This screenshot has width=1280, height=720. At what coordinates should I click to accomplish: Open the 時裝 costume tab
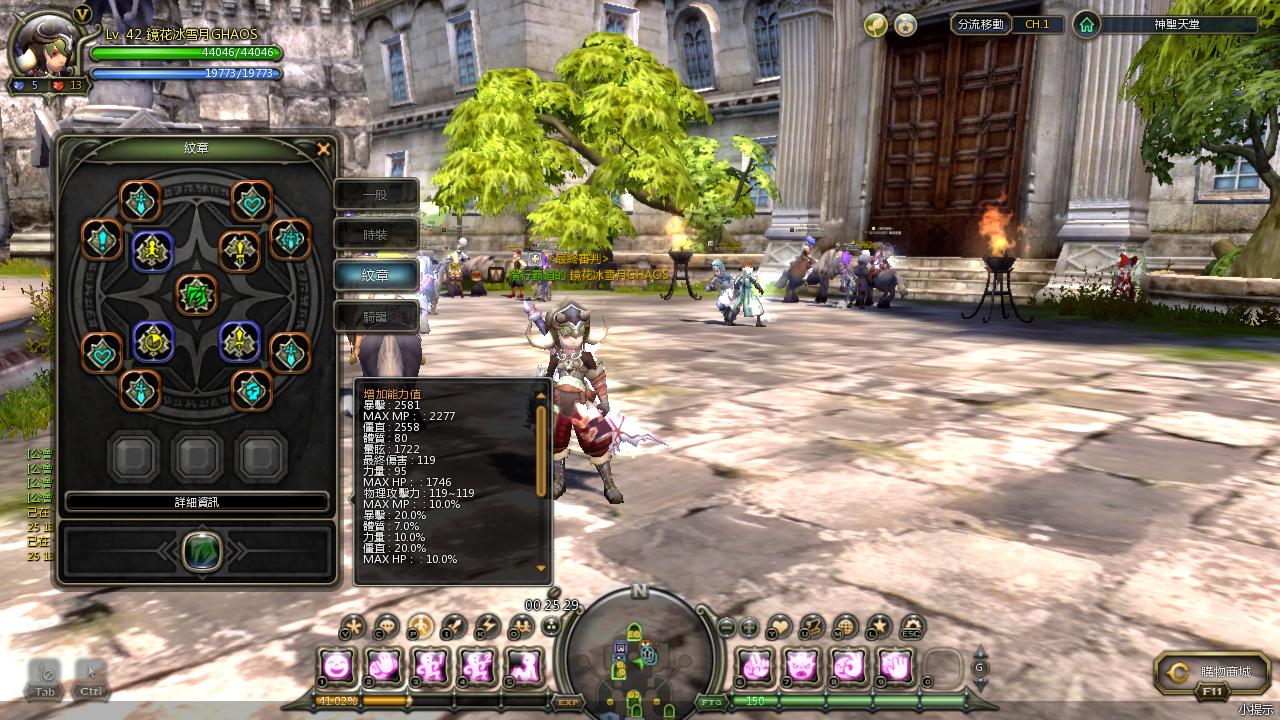pos(375,235)
